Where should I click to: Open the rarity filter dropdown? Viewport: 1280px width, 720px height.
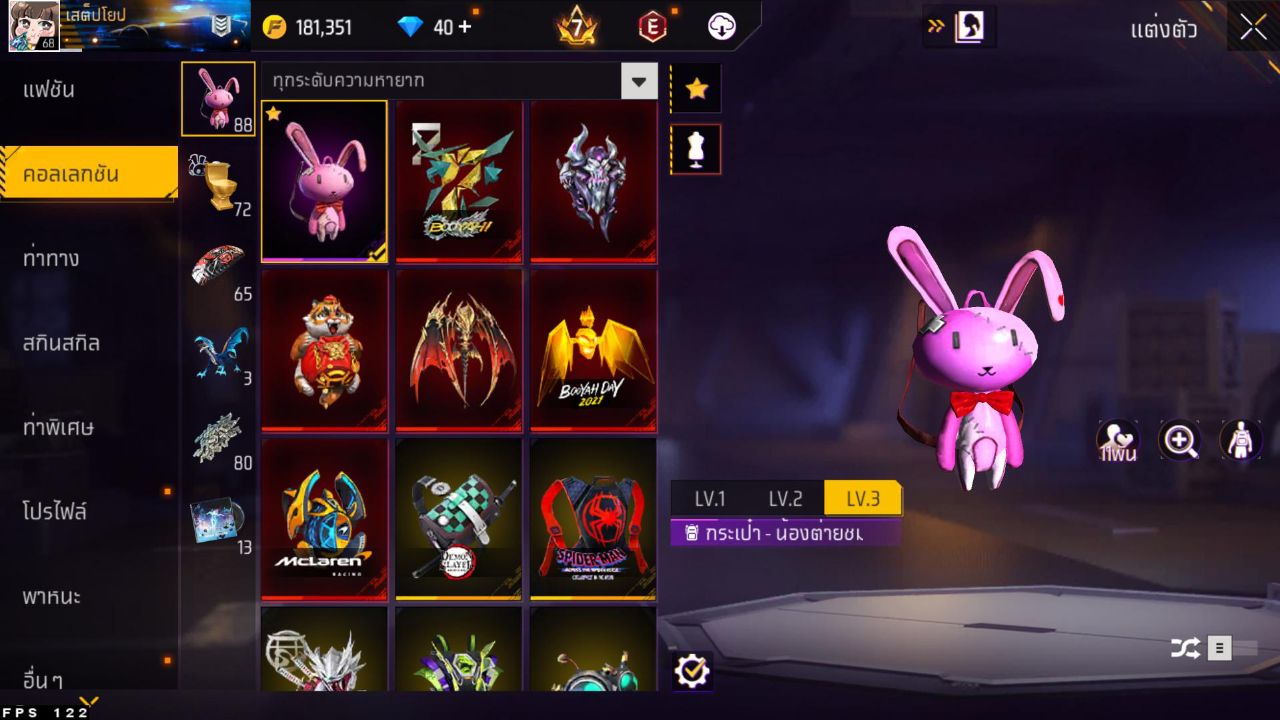(639, 81)
